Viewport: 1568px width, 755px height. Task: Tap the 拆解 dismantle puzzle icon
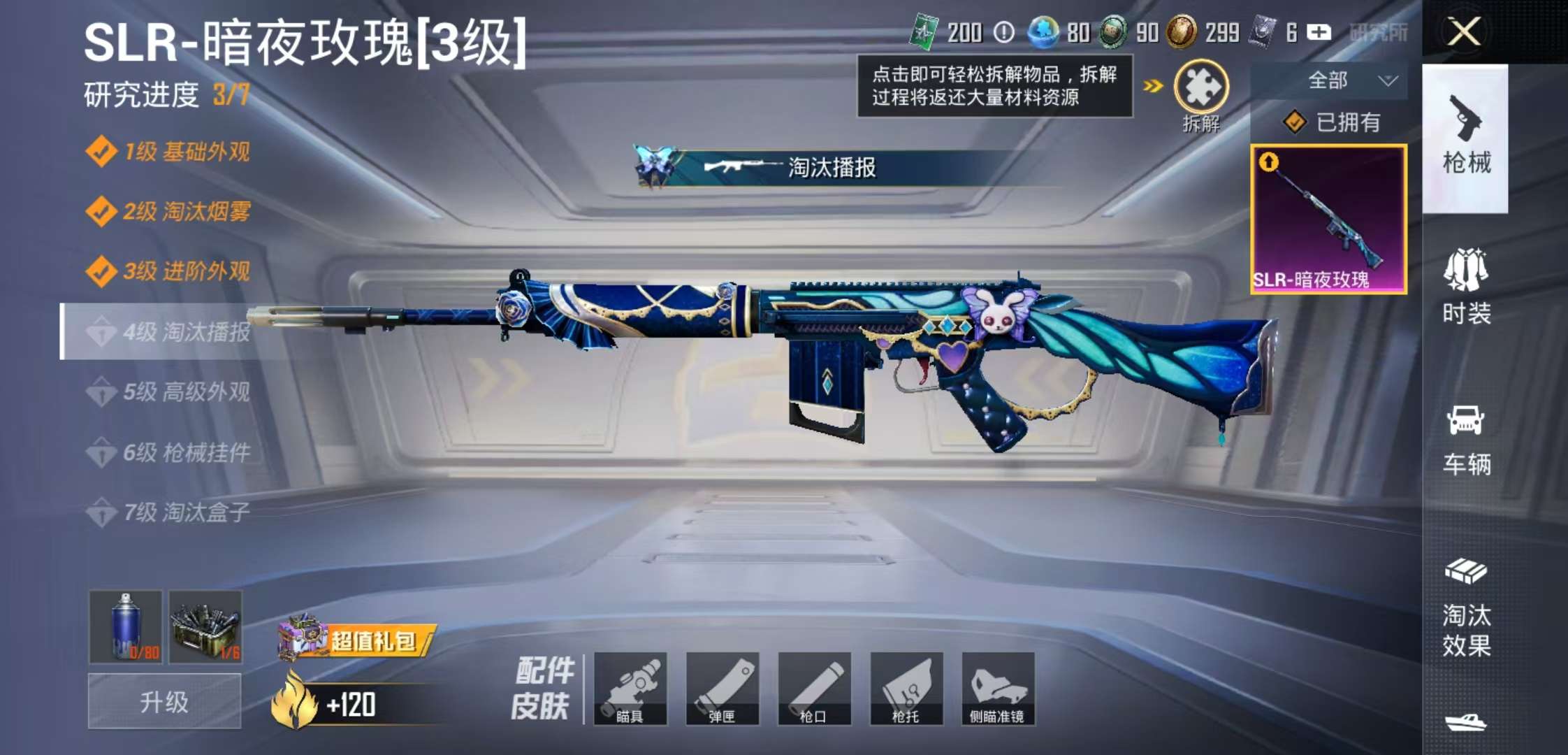[1201, 87]
